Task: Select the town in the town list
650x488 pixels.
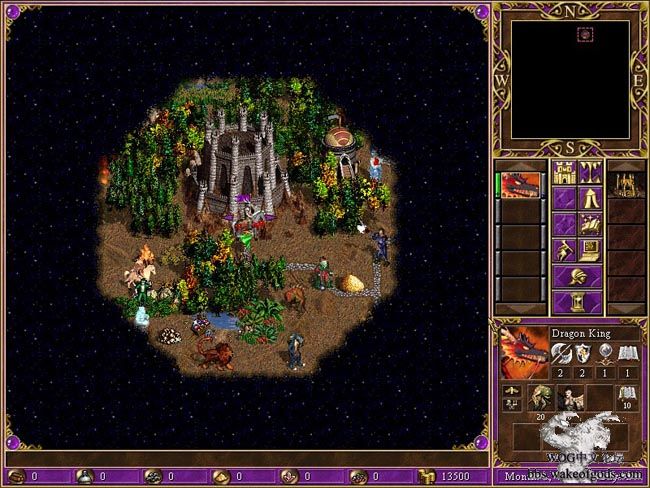Action: click(x=626, y=186)
